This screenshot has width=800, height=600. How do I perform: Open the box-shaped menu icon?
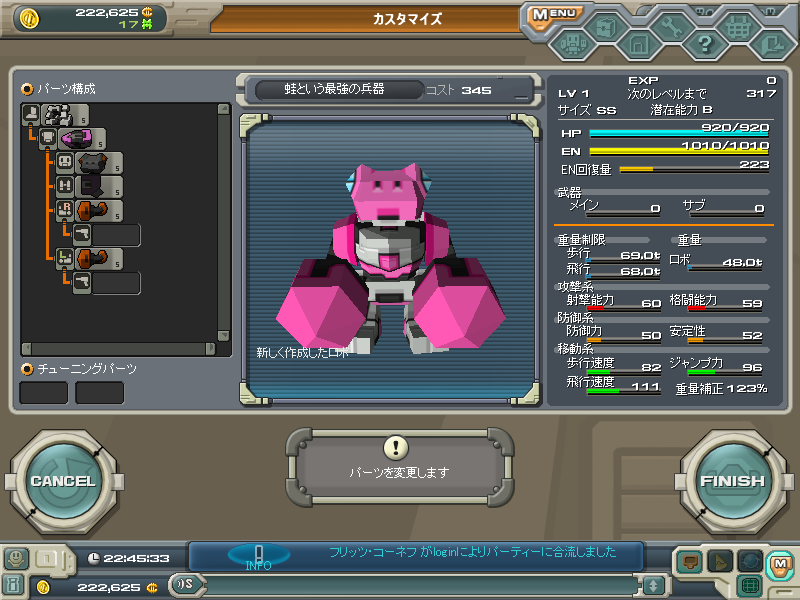(605, 27)
